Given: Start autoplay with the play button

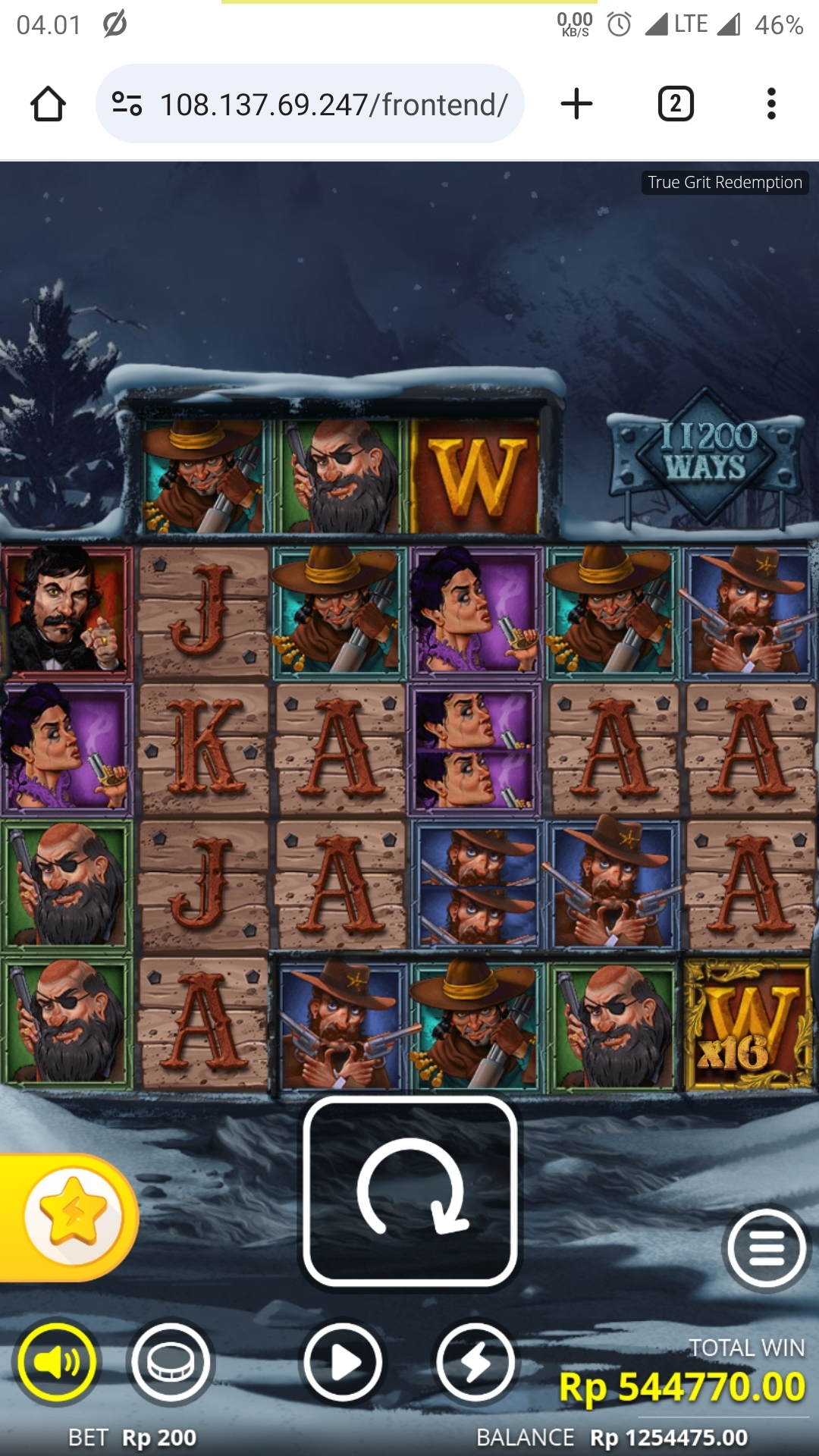Looking at the screenshot, I should click(343, 1362).
